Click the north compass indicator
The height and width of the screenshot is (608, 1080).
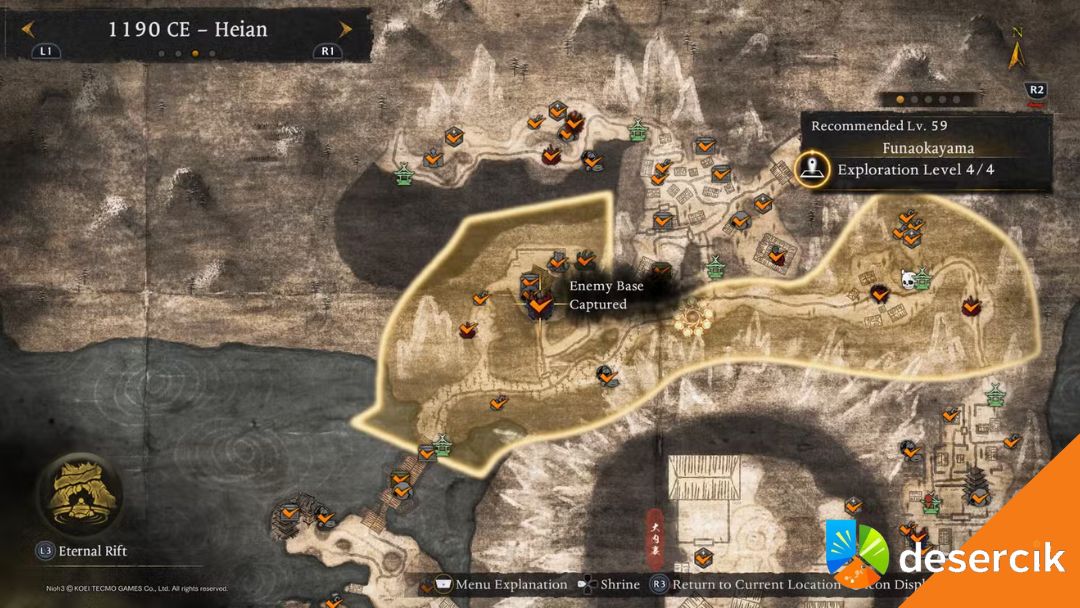[x=1017, y=50]
